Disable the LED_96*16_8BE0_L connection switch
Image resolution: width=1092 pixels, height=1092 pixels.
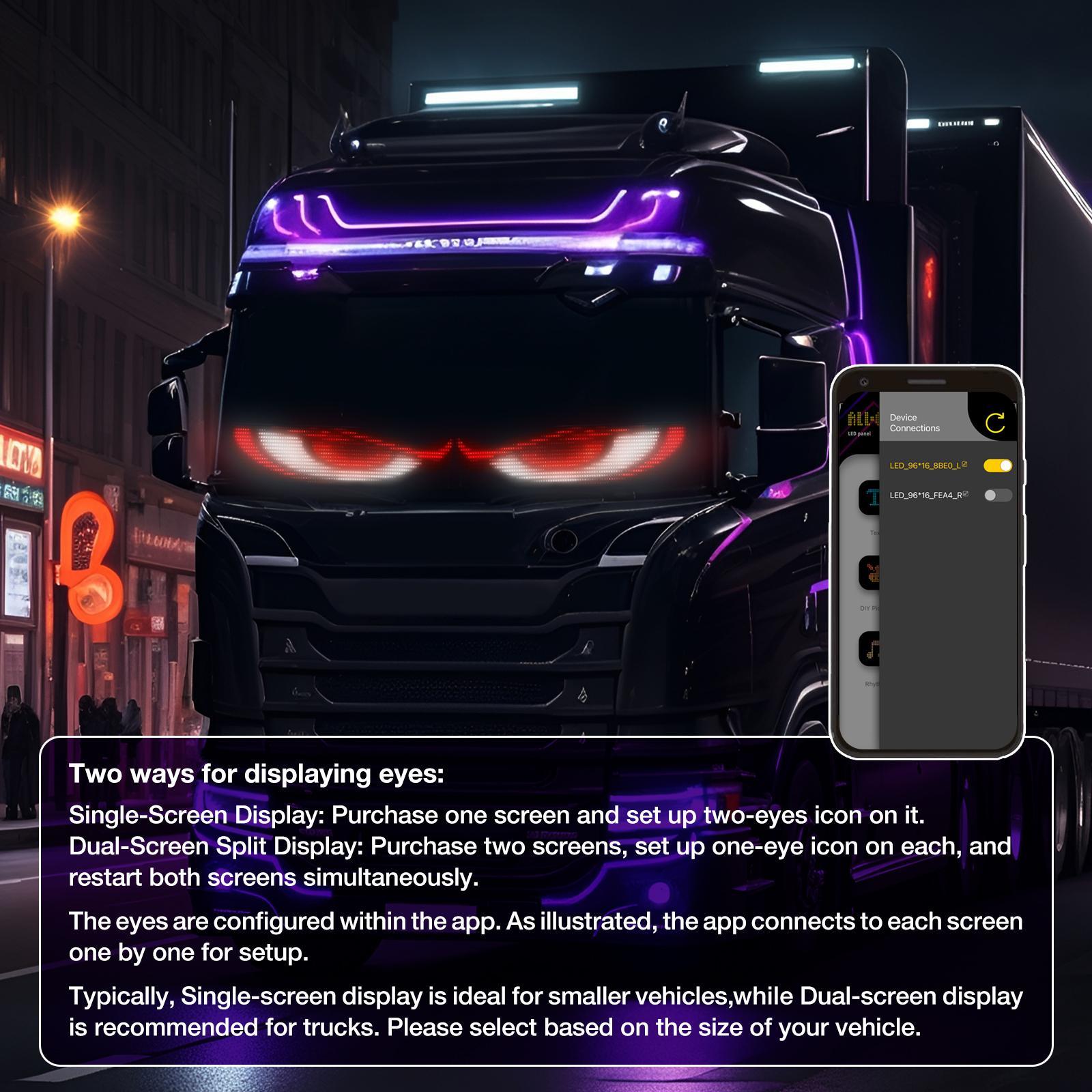coord(998,466)
